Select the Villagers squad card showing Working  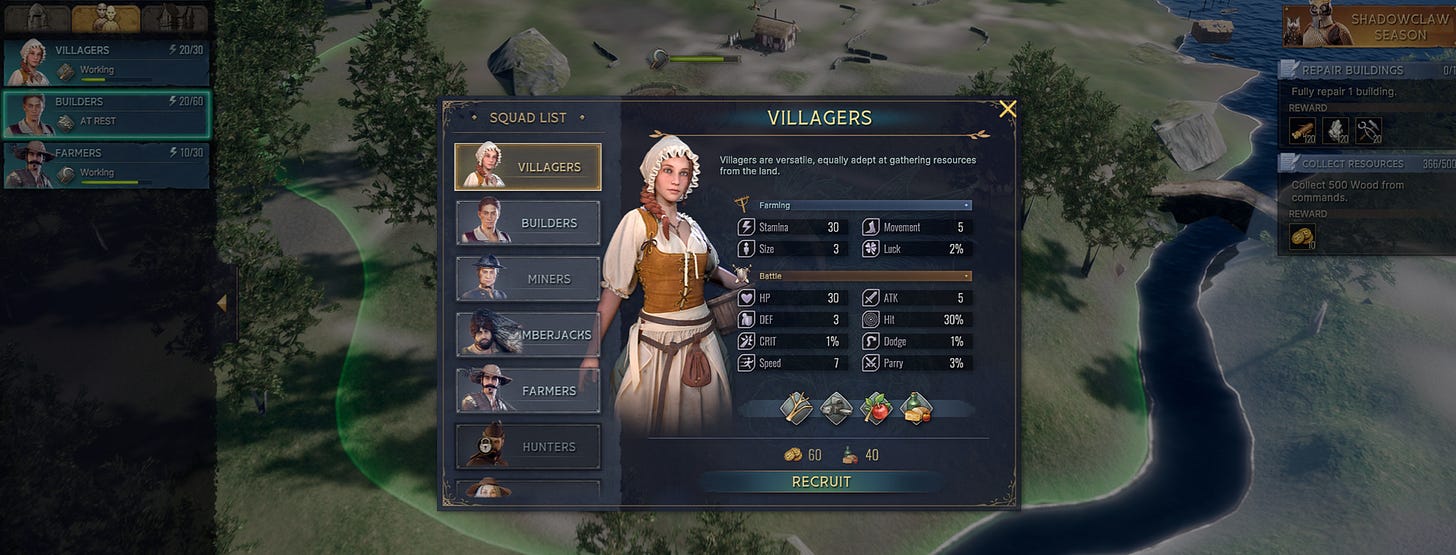(x=106, y=62)
